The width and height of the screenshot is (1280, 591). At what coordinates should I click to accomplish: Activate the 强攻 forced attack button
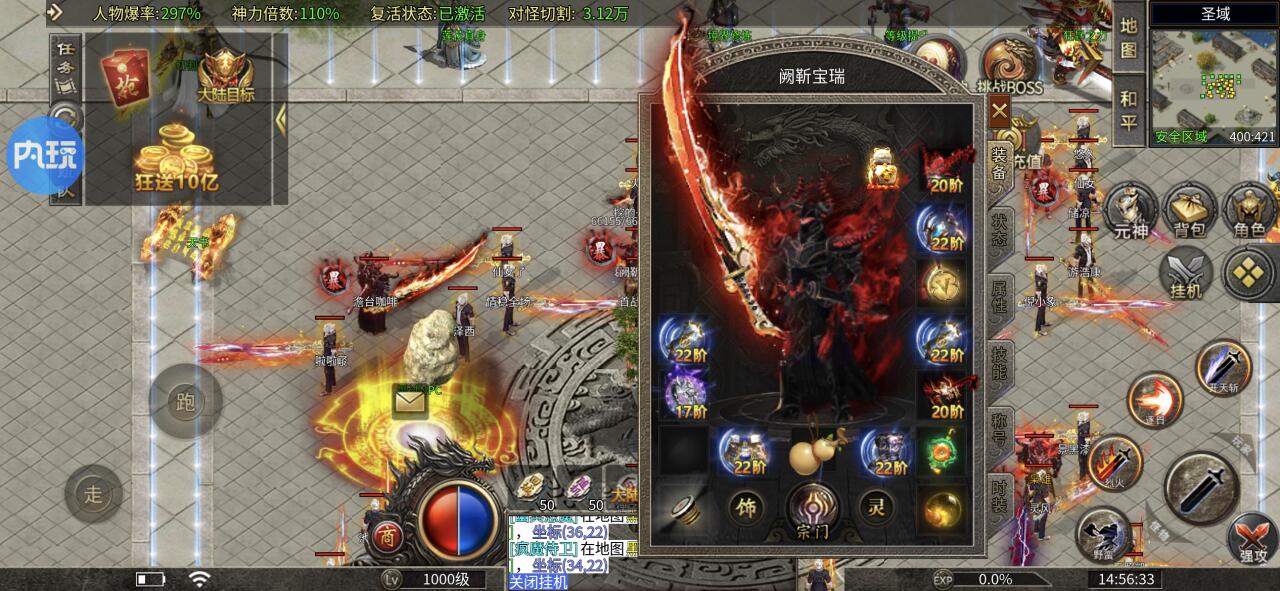click(x=1251, y=540)
